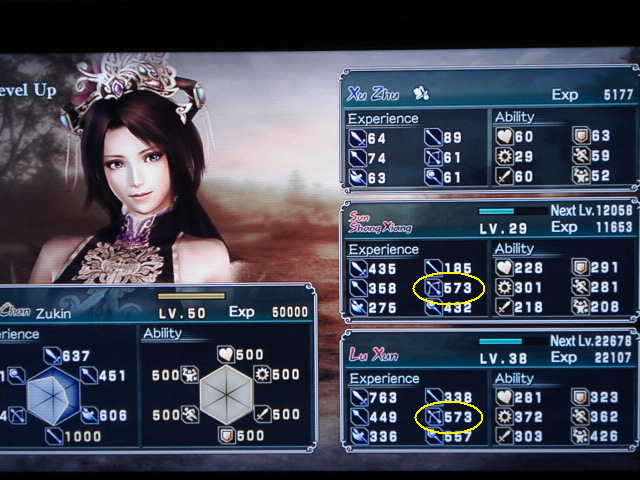The image size is (640, 480).
Task: Select the Sun Shang Xiang character panel
Action: point(489,261)
